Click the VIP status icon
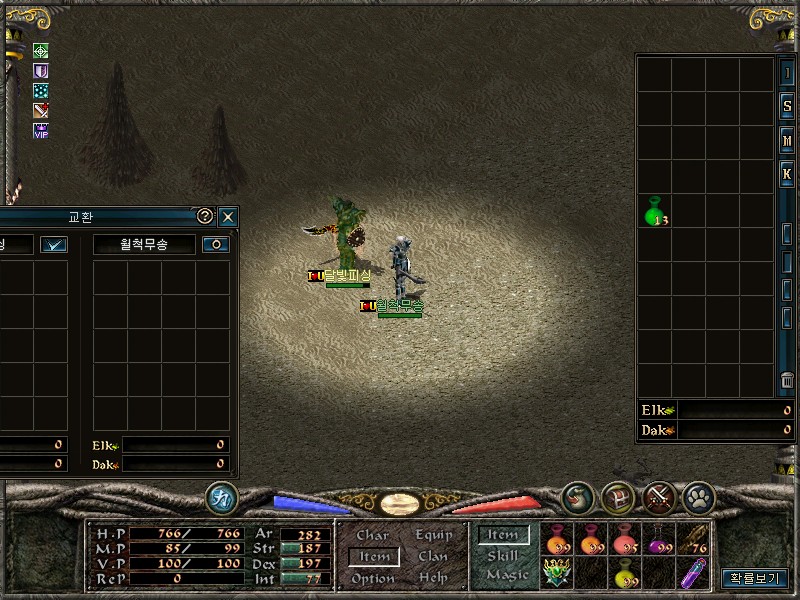This screenshot has height=600, width=800. pyautogui.click(x=41, y=131)
